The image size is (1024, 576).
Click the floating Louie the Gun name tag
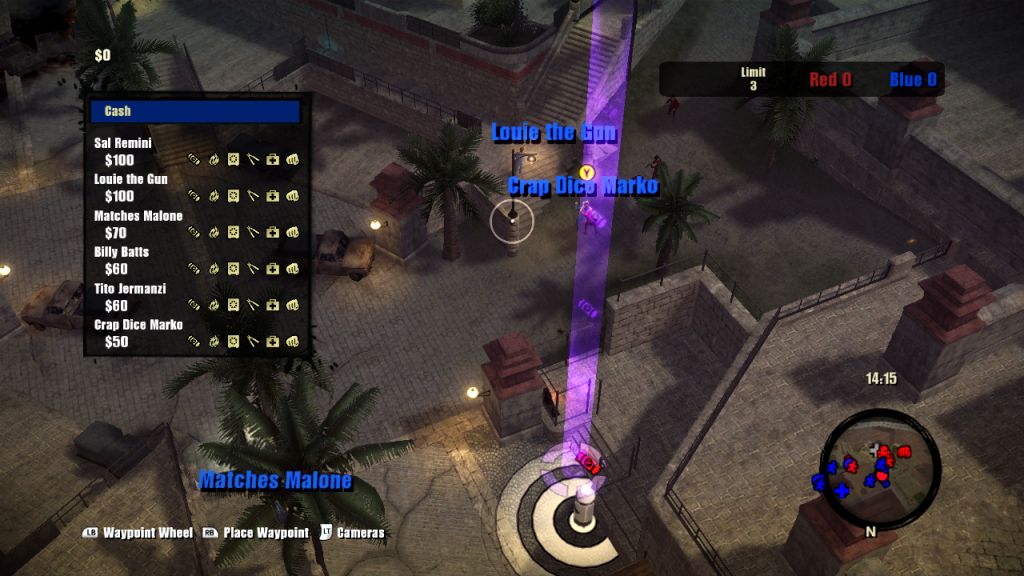(x=554, y=133)
